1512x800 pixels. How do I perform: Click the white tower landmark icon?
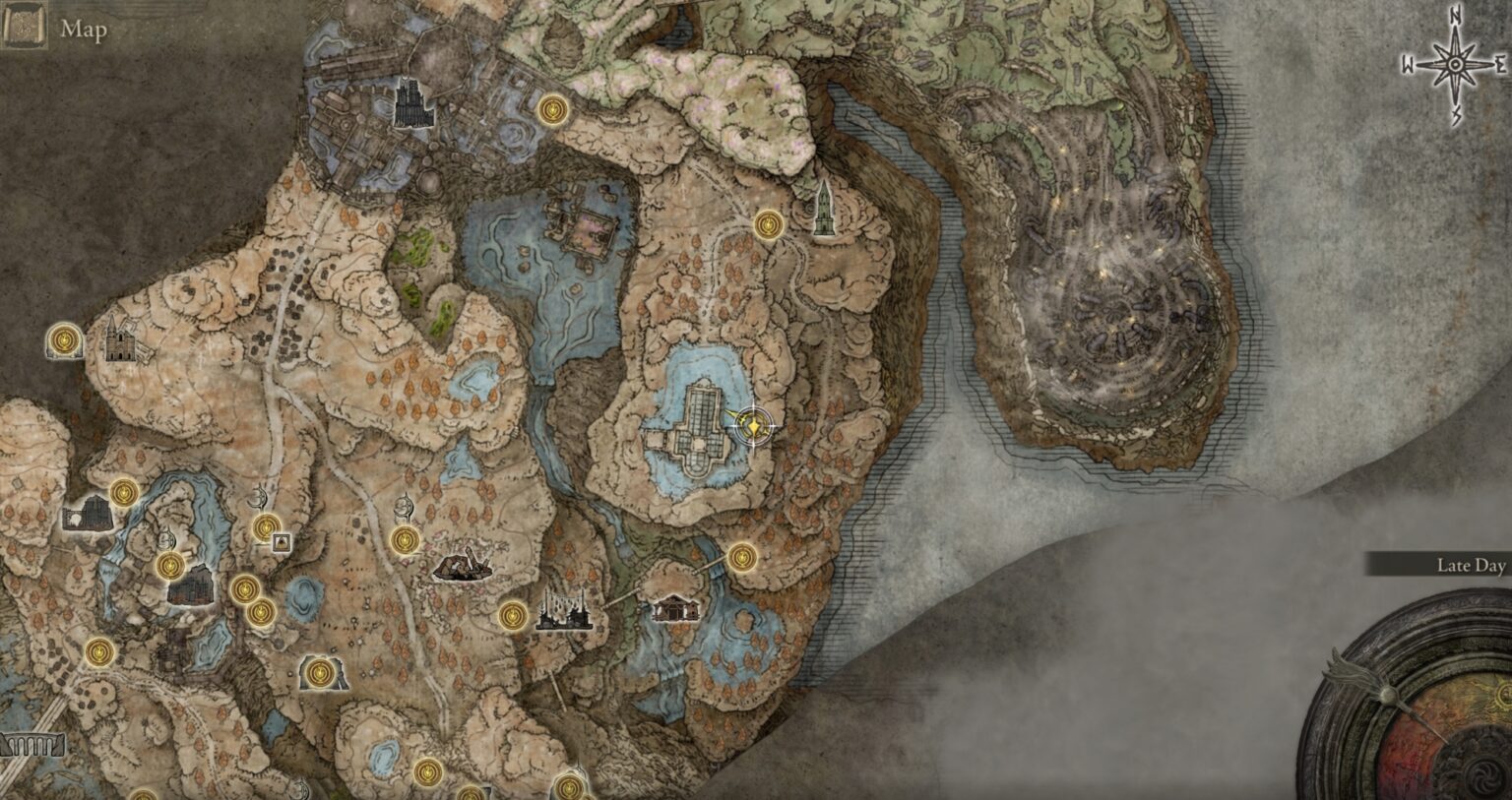click(x=825, y=207)
